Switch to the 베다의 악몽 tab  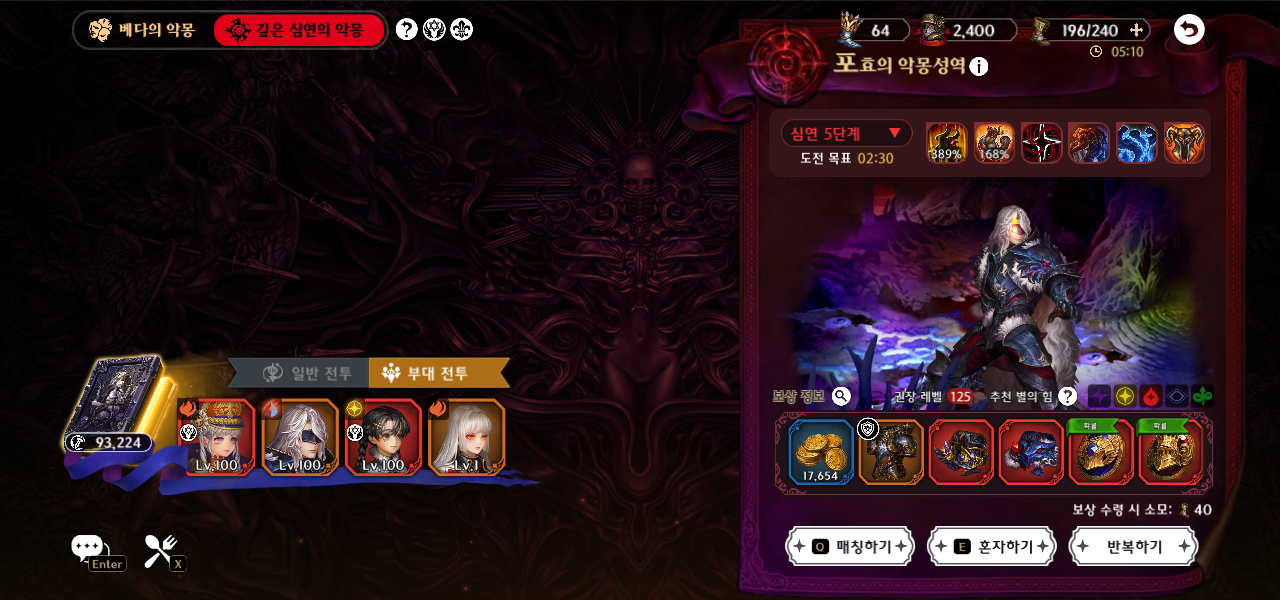point(142,30)
